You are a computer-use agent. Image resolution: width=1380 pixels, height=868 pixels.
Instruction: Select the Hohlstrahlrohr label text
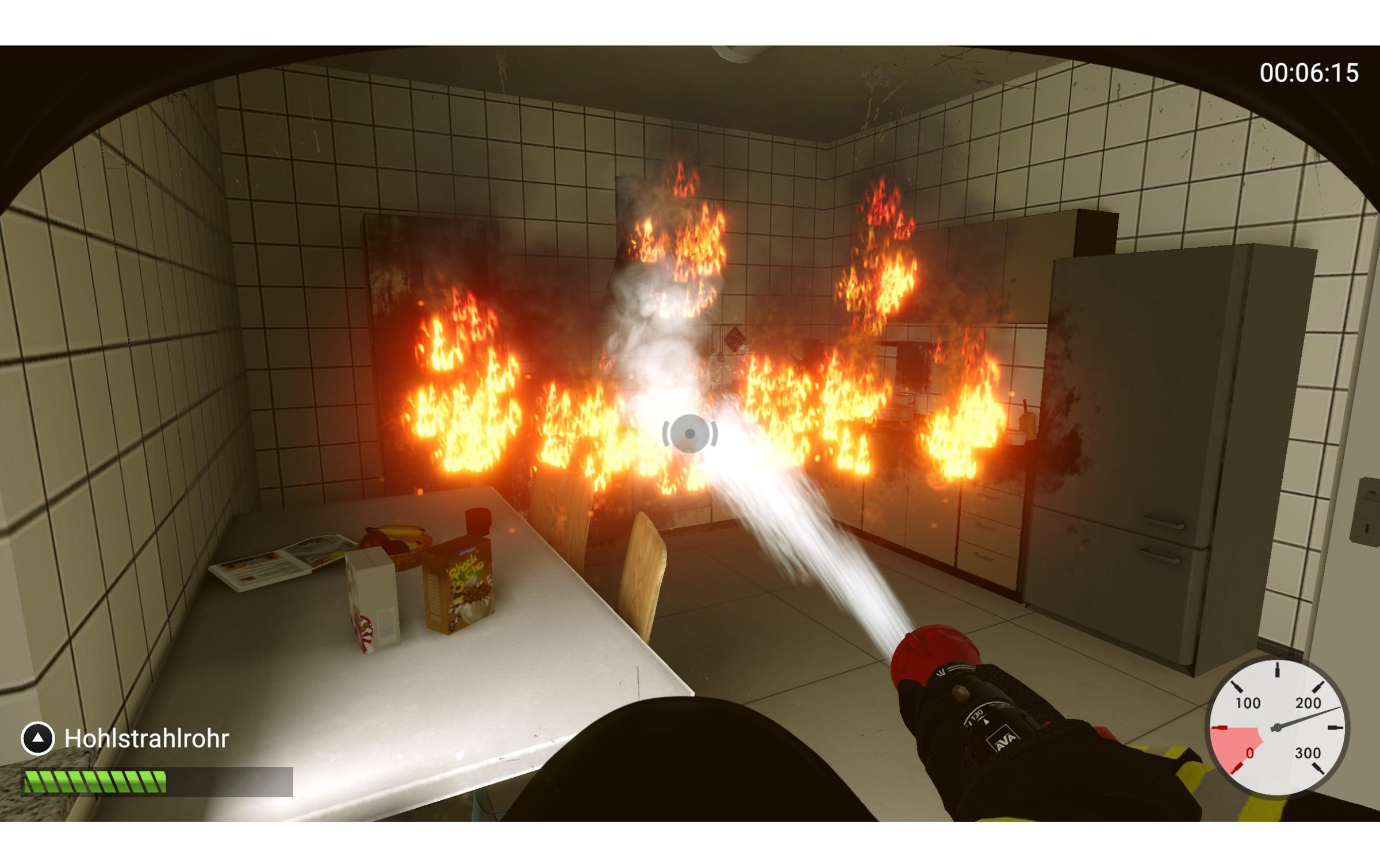[x=147, y=738]
